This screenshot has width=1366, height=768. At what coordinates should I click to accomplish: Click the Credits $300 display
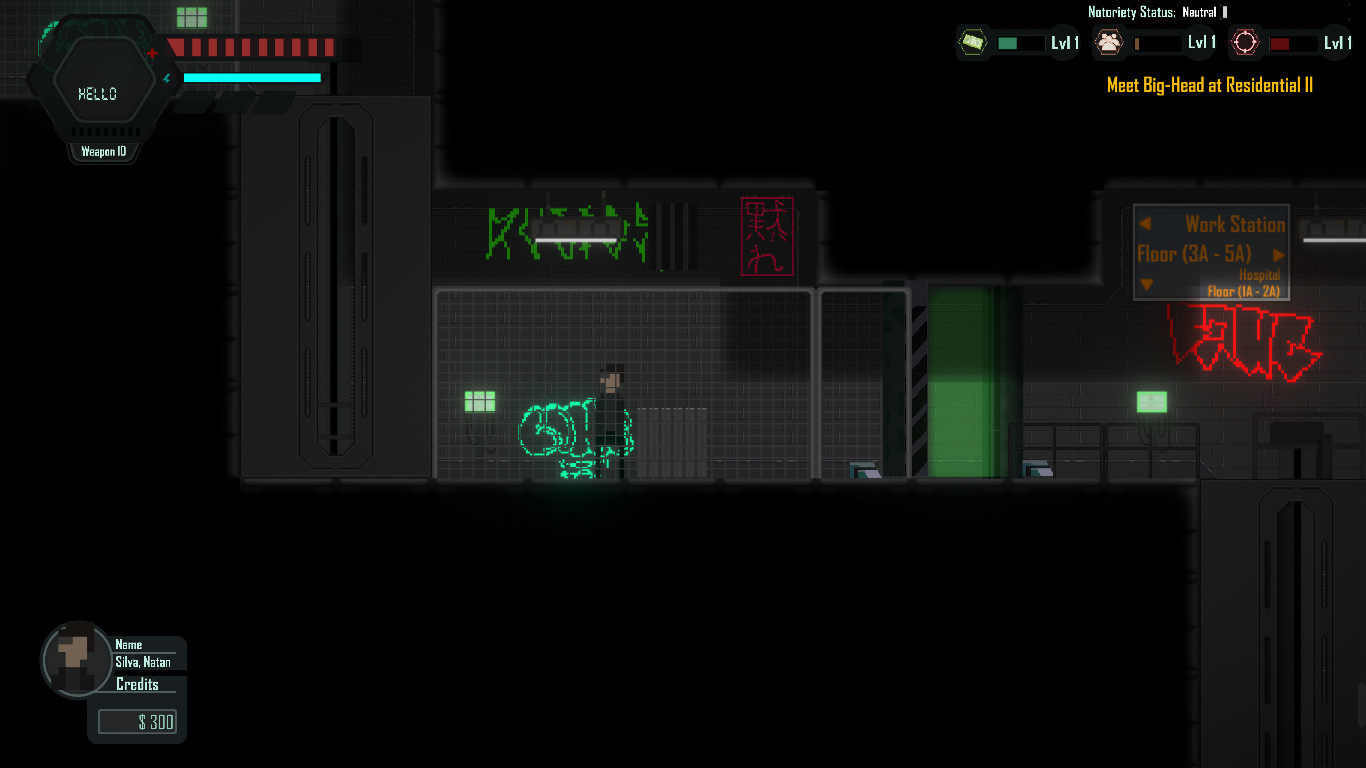click(x=137, y=721)
